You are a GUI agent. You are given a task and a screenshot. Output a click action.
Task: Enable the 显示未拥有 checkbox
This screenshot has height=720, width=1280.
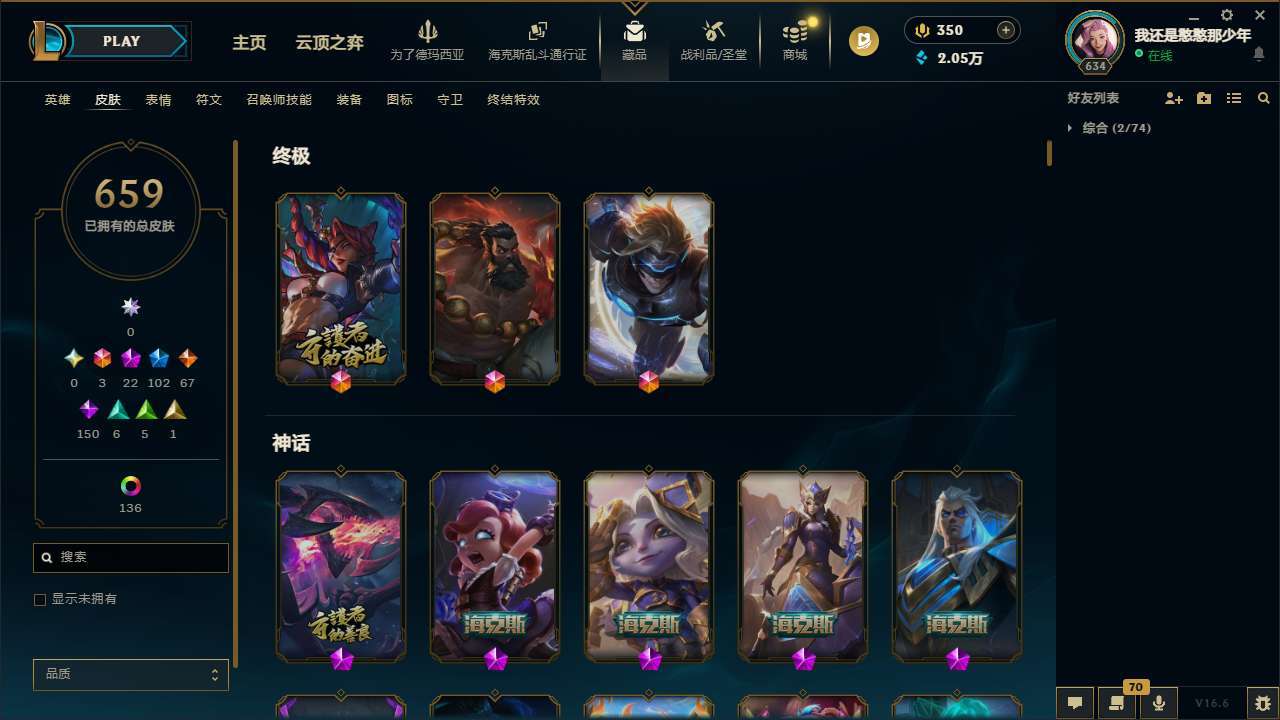tap(40, 599)
